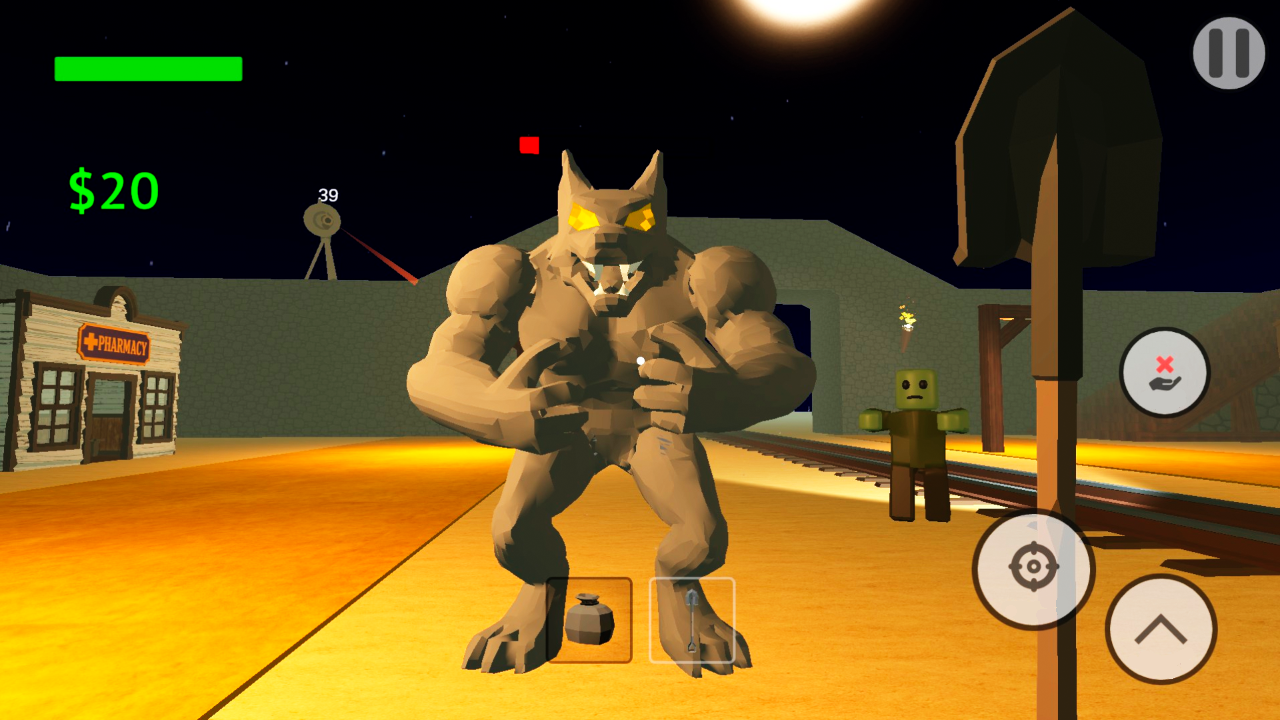Tap the green health bar
This screenshot has width=1280, height=720.
[x=147, y=68]
